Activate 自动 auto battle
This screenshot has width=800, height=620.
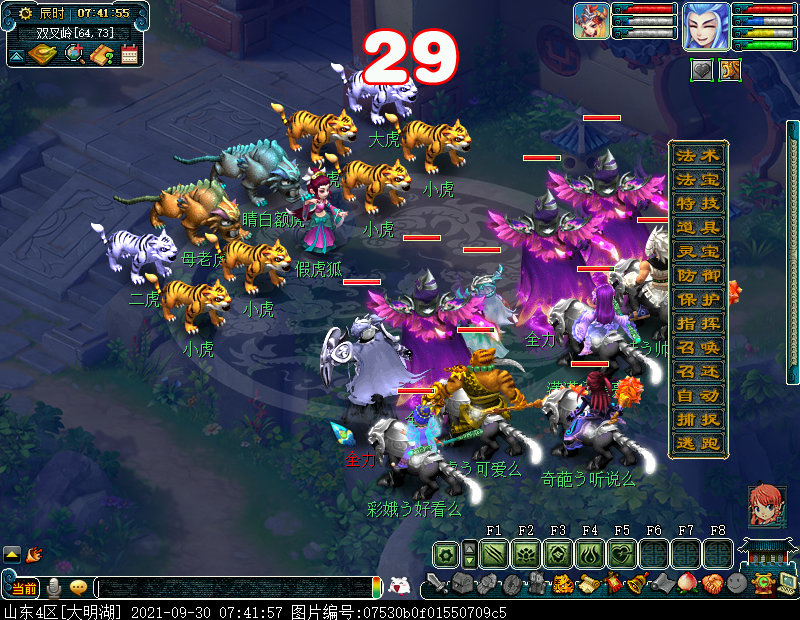pos(699,396)
